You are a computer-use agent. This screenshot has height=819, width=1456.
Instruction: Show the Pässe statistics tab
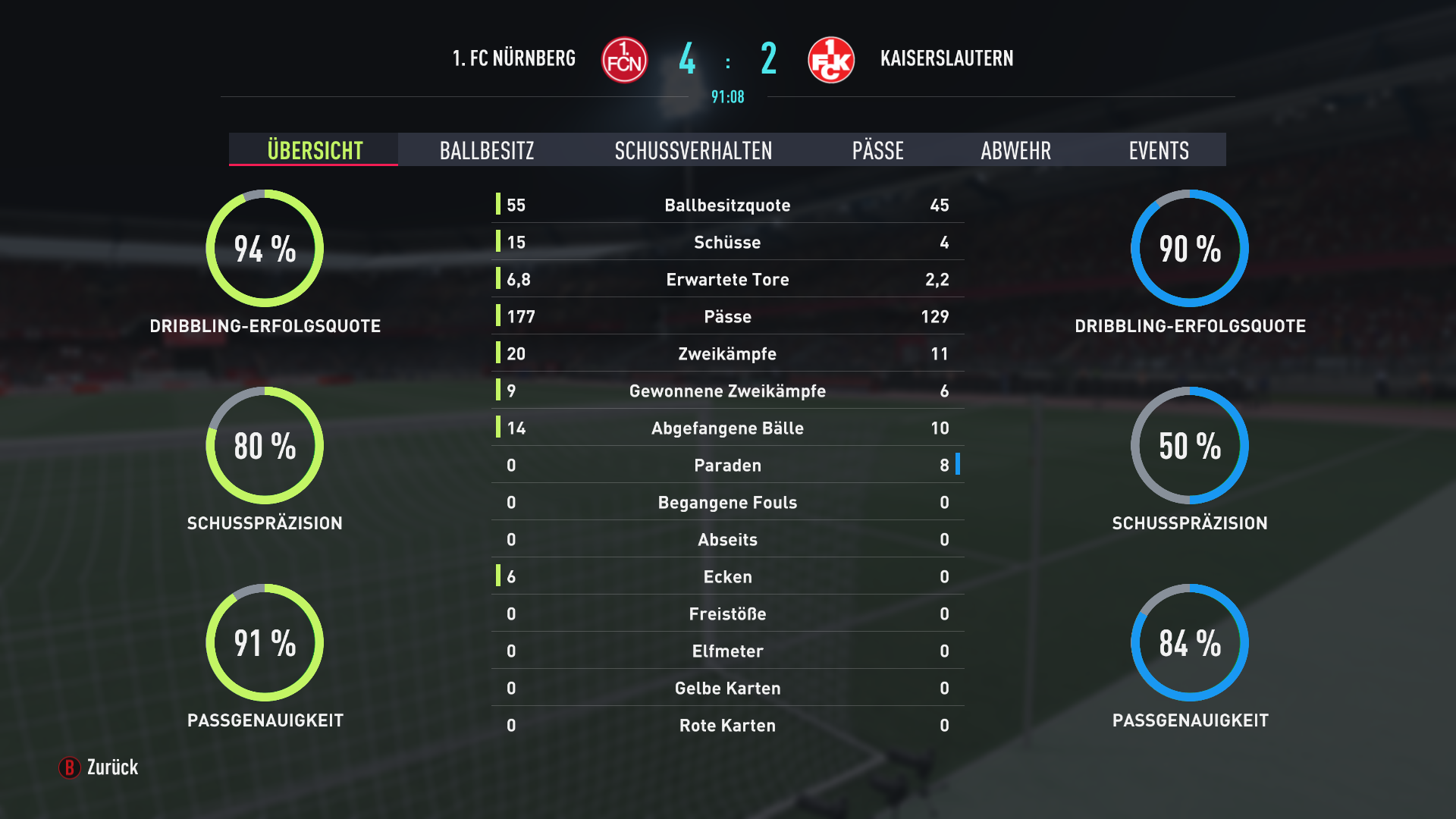click(x=877, y=150)
